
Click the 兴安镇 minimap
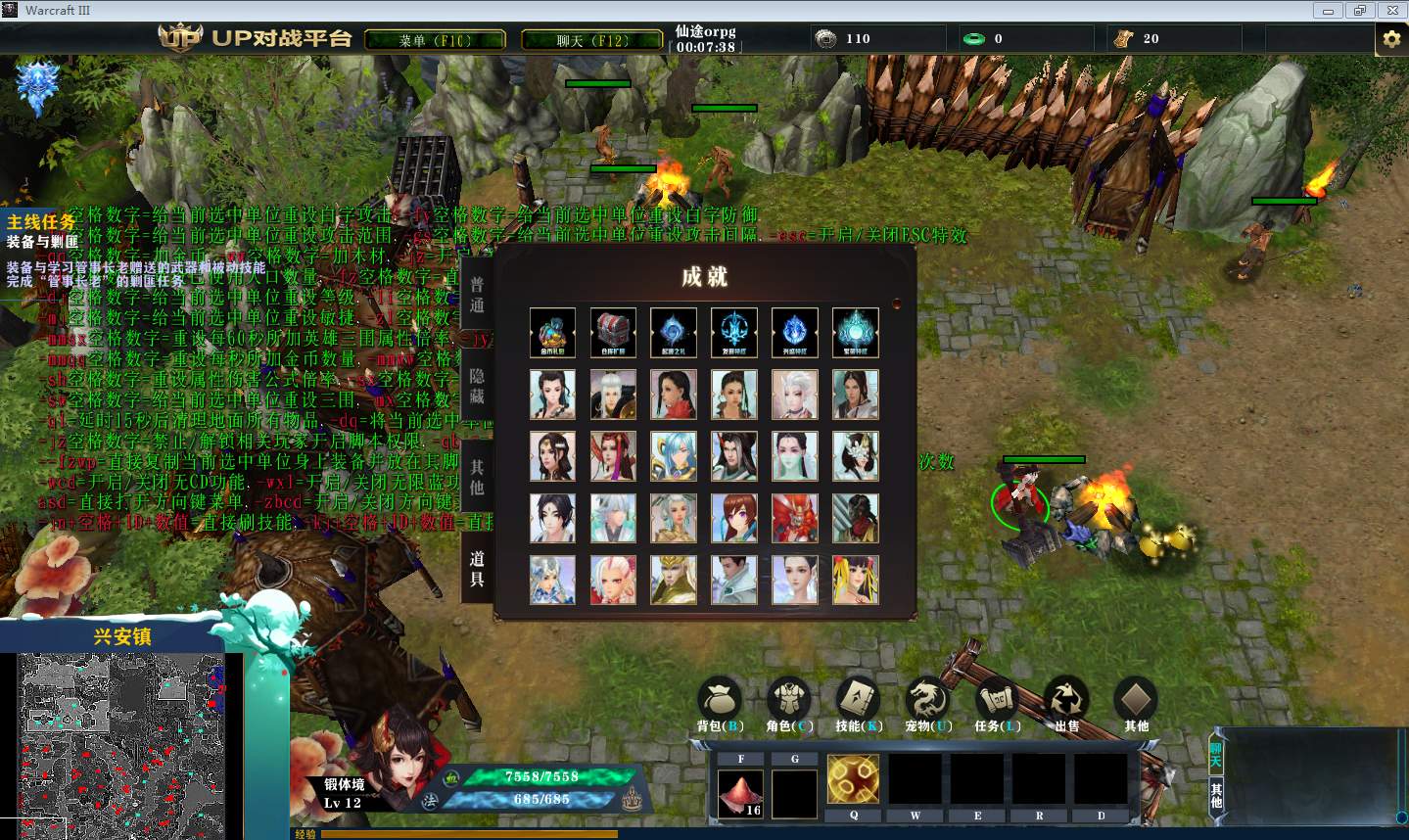(121, 746)
